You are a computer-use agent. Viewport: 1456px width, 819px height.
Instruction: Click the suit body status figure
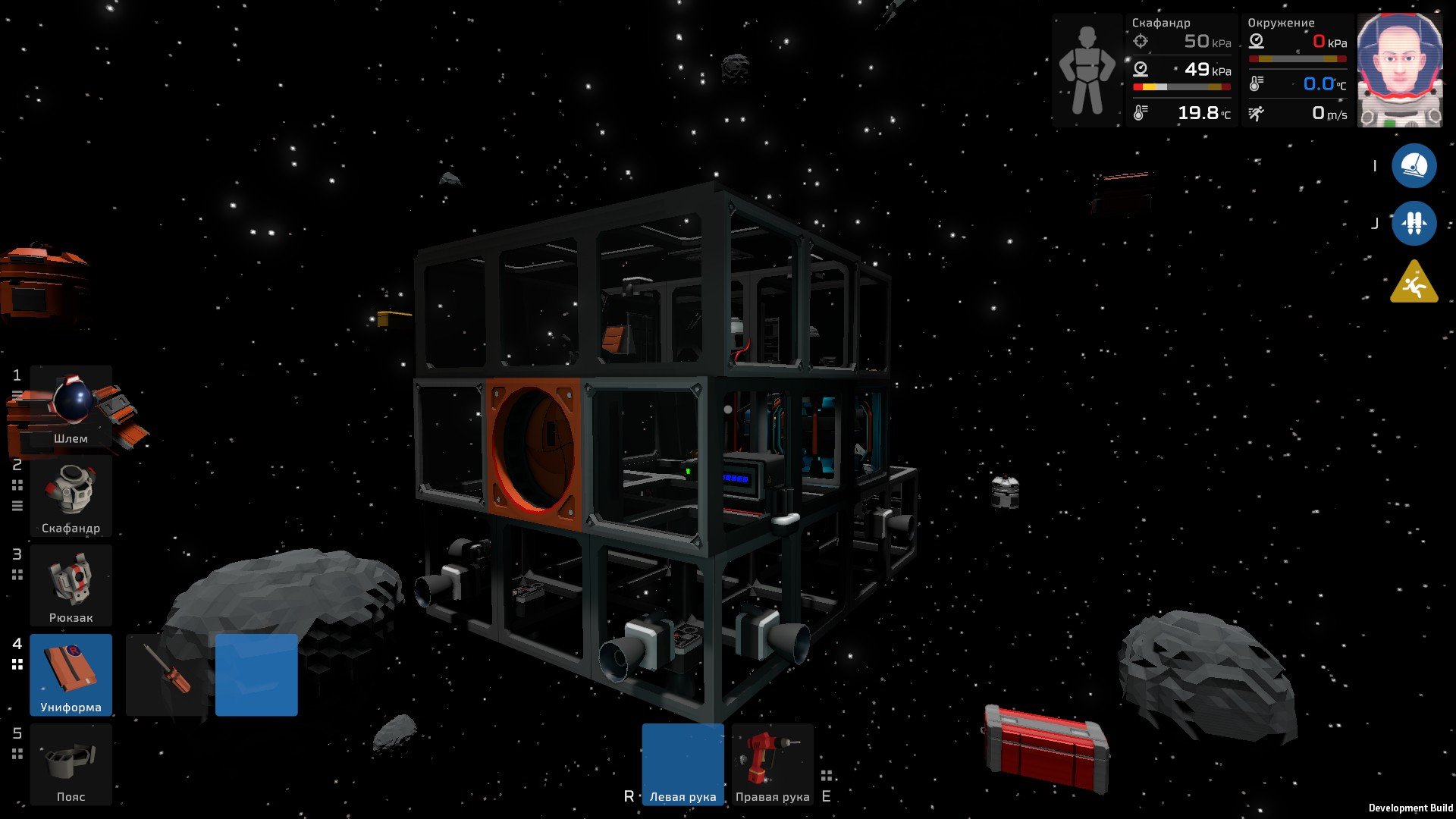(1087, 70)
